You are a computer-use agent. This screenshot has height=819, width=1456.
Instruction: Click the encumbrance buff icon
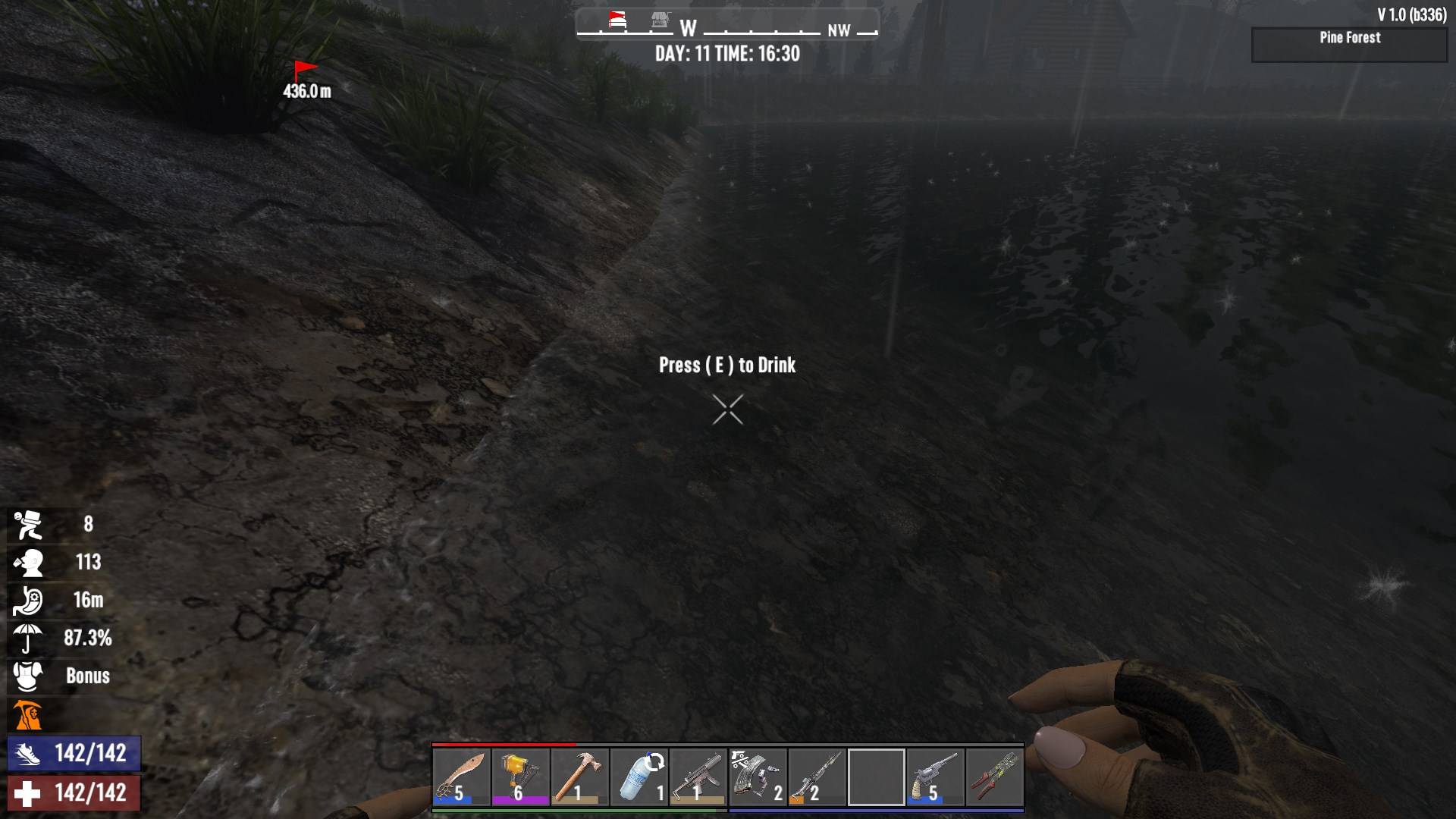[x=27, y=525]
